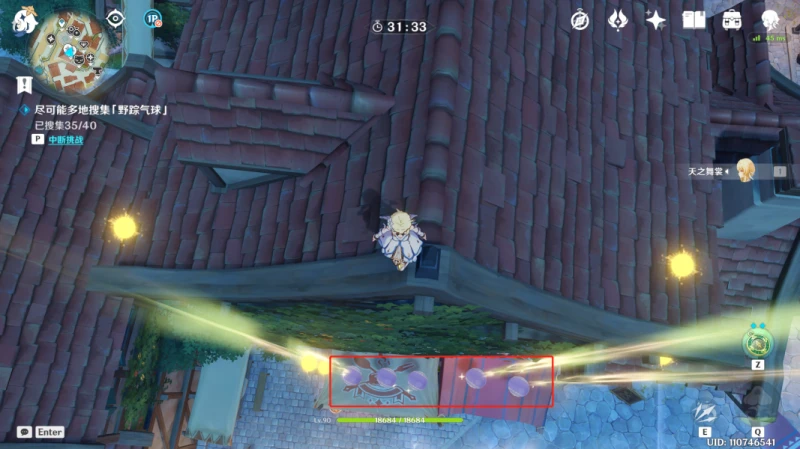Click the 中断挑战 abort challenge link
The height and width of the screenshot is (449, 800).
(x=65, y=140)
